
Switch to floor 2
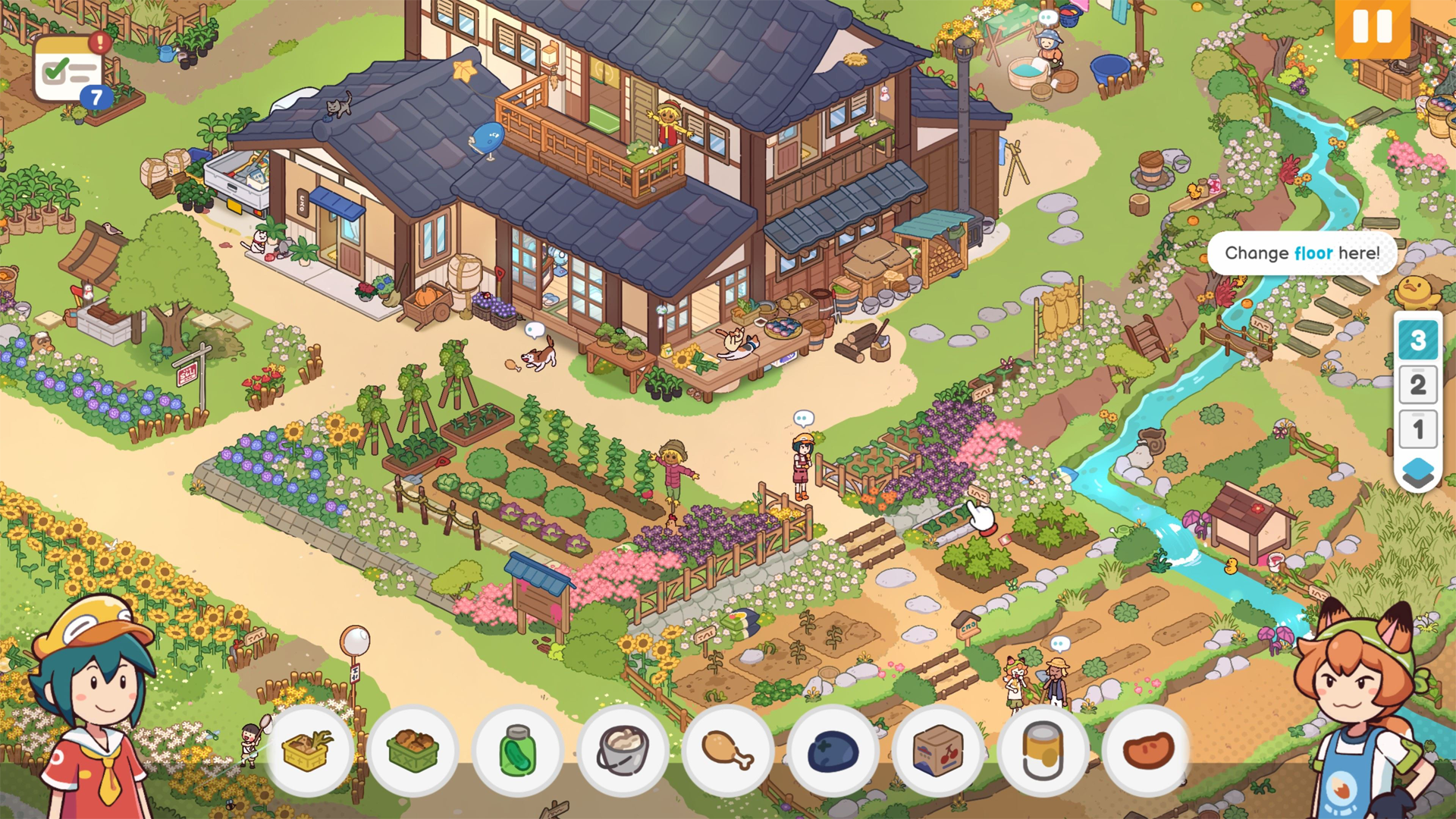[1417, 385]
